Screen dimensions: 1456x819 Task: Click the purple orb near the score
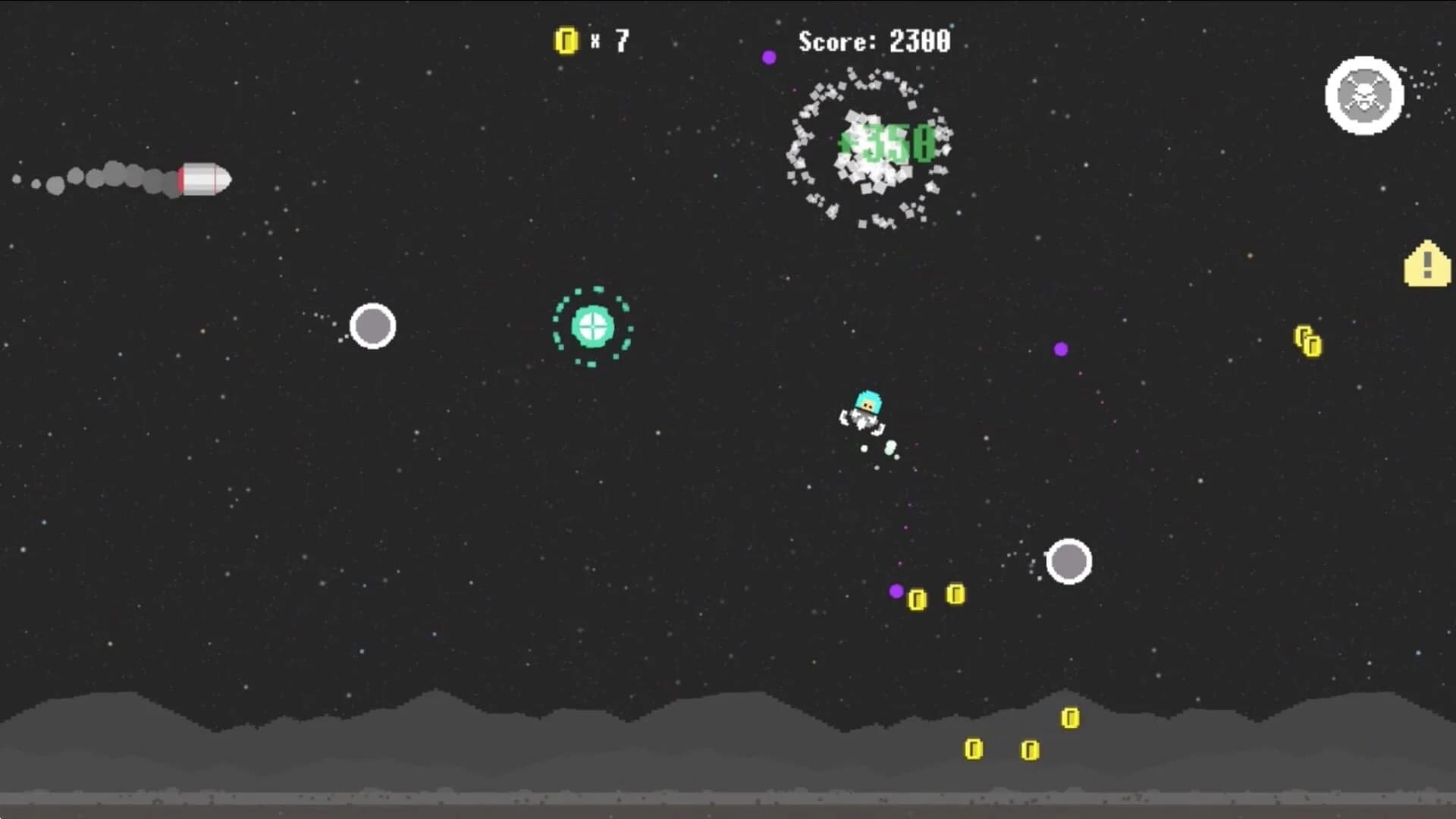point(770,57)
